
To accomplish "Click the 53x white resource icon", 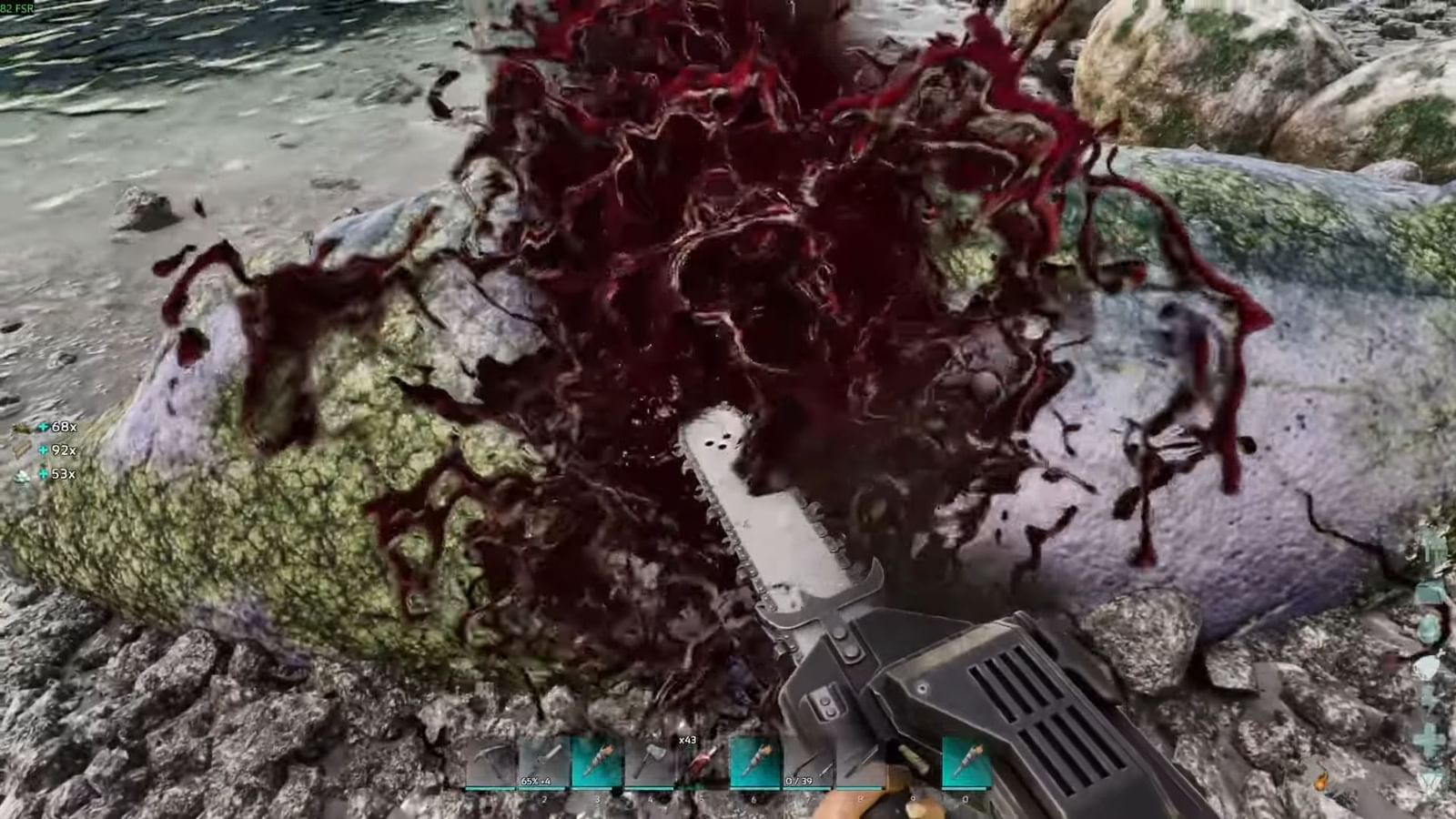I will [x=22, y=474].
